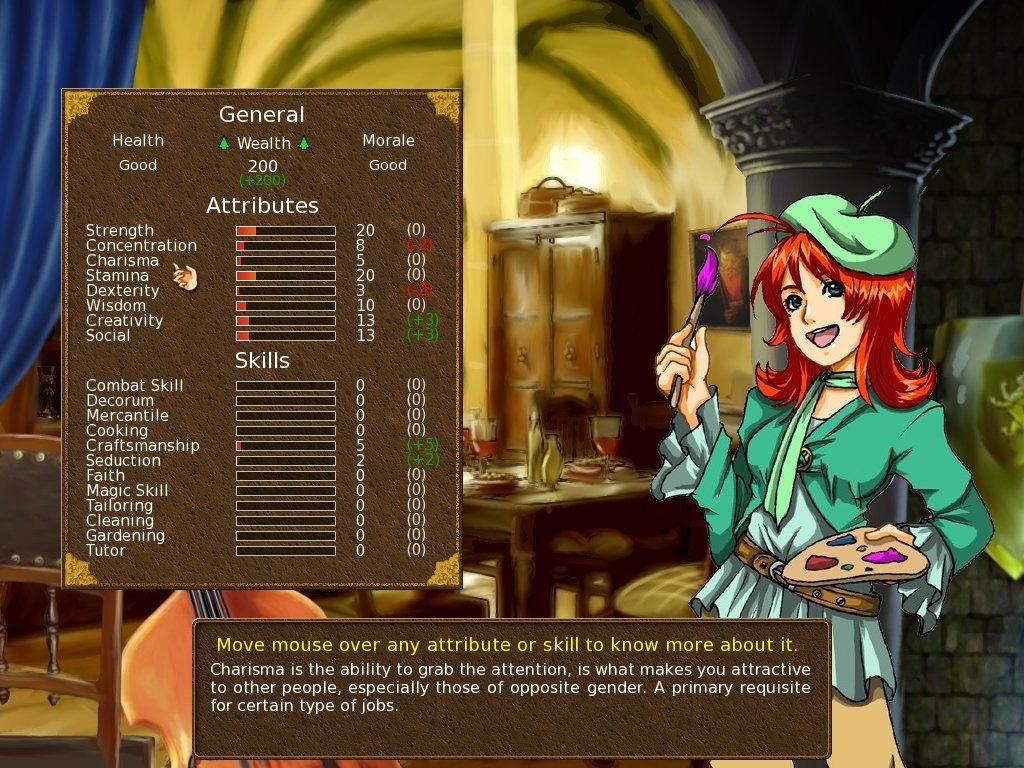1024x768 pixels.
Task: Select the Dexterity attribute label
Action: pos(122,291)
